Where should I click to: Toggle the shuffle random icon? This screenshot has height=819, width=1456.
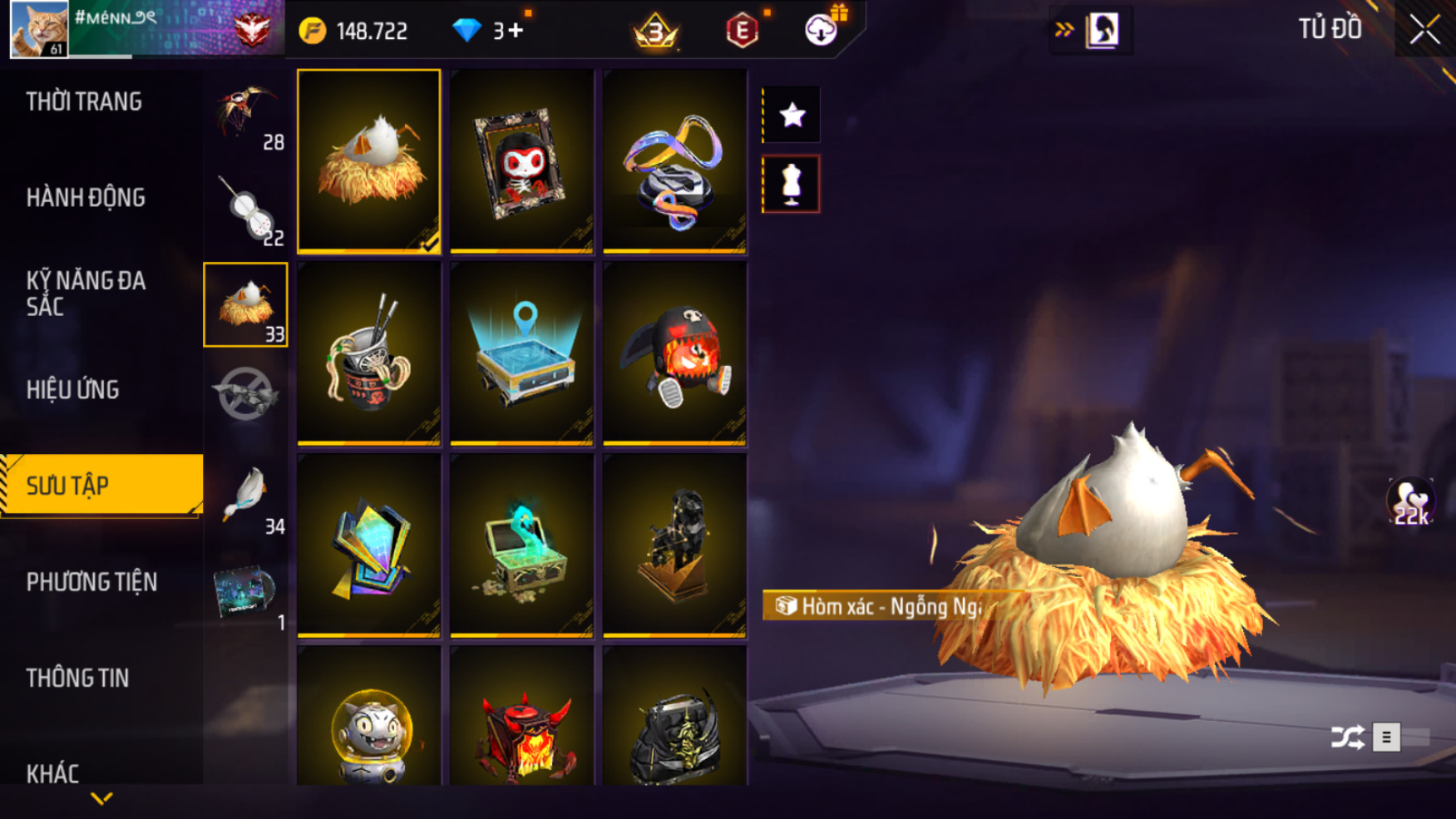(x=1347, y=737)
